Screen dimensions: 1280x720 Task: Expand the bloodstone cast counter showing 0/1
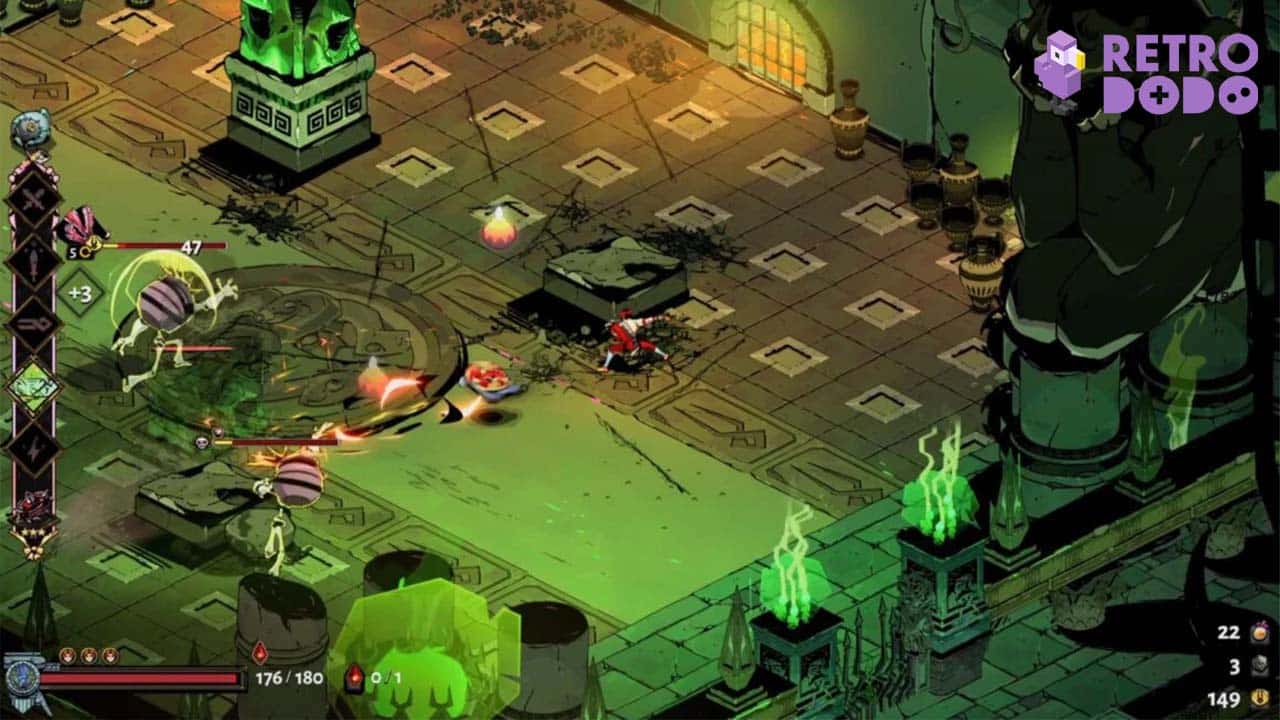point(370,678)
